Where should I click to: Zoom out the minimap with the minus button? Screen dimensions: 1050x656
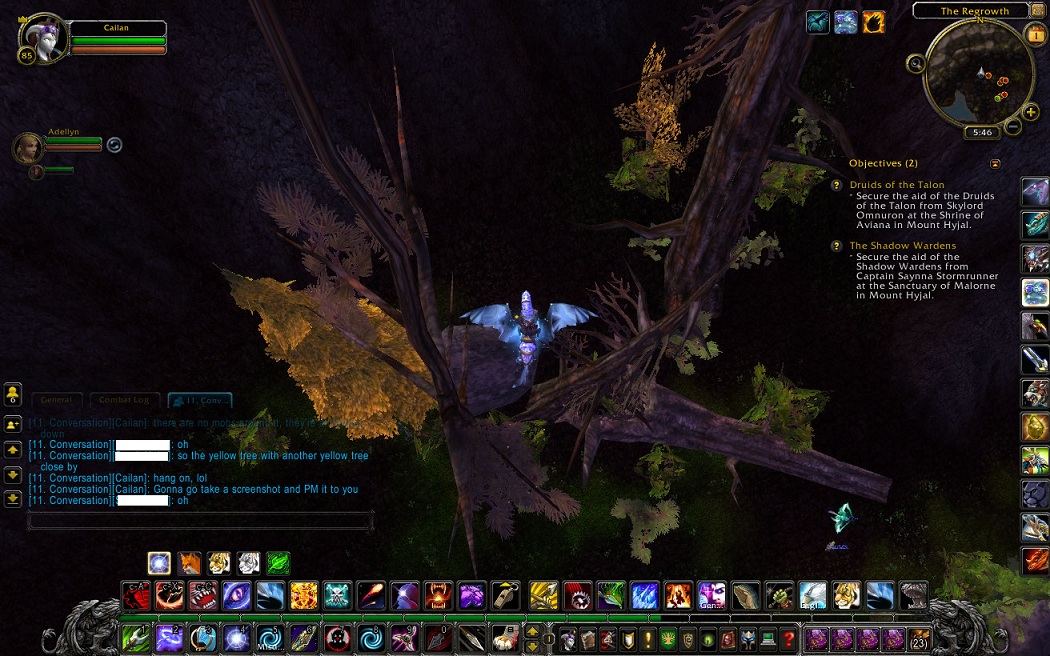[1013, 127]
